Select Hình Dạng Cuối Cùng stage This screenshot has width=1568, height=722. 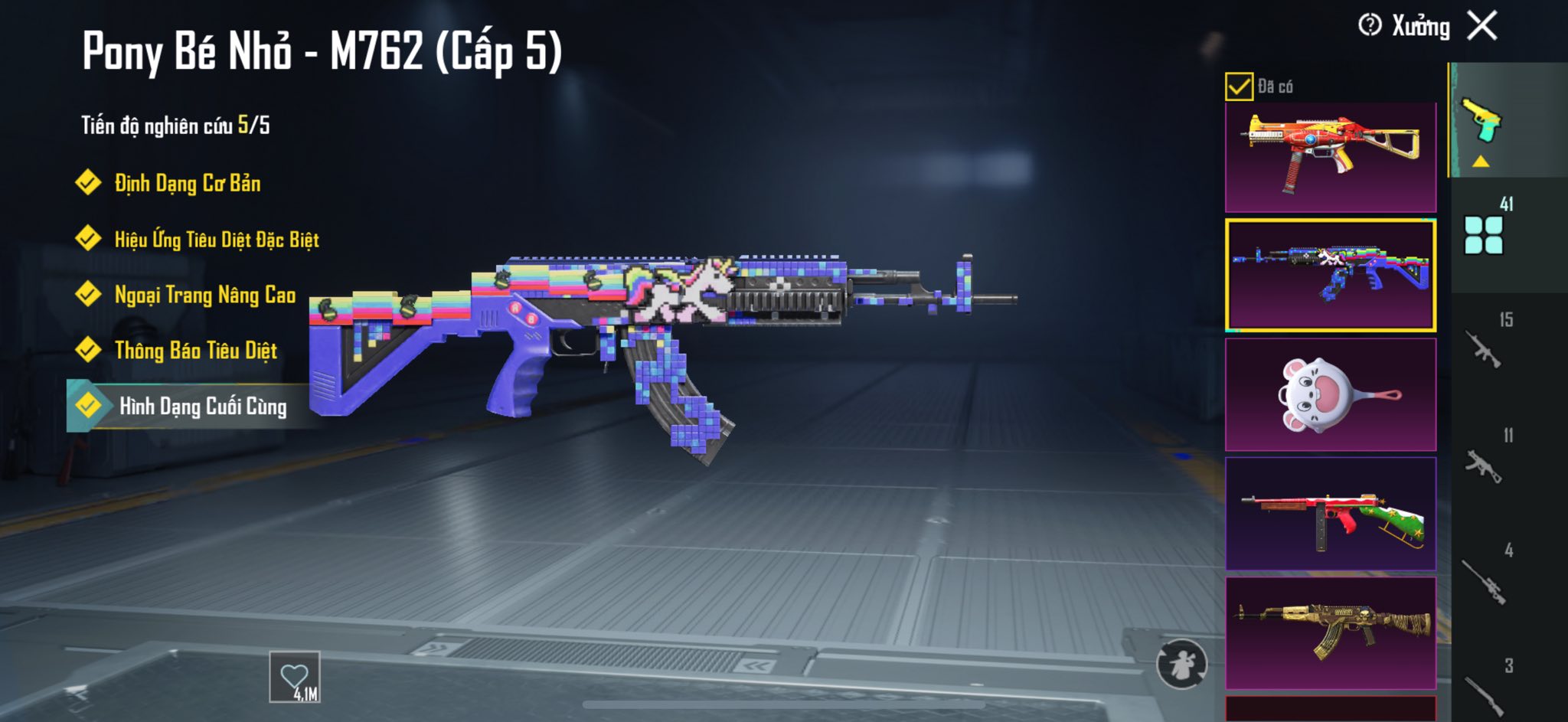pos(202,406)
